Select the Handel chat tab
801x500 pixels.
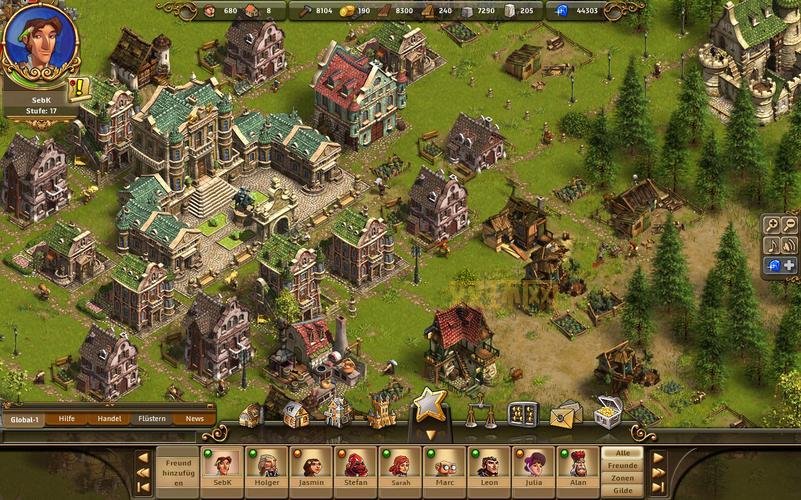pos(109,419)
